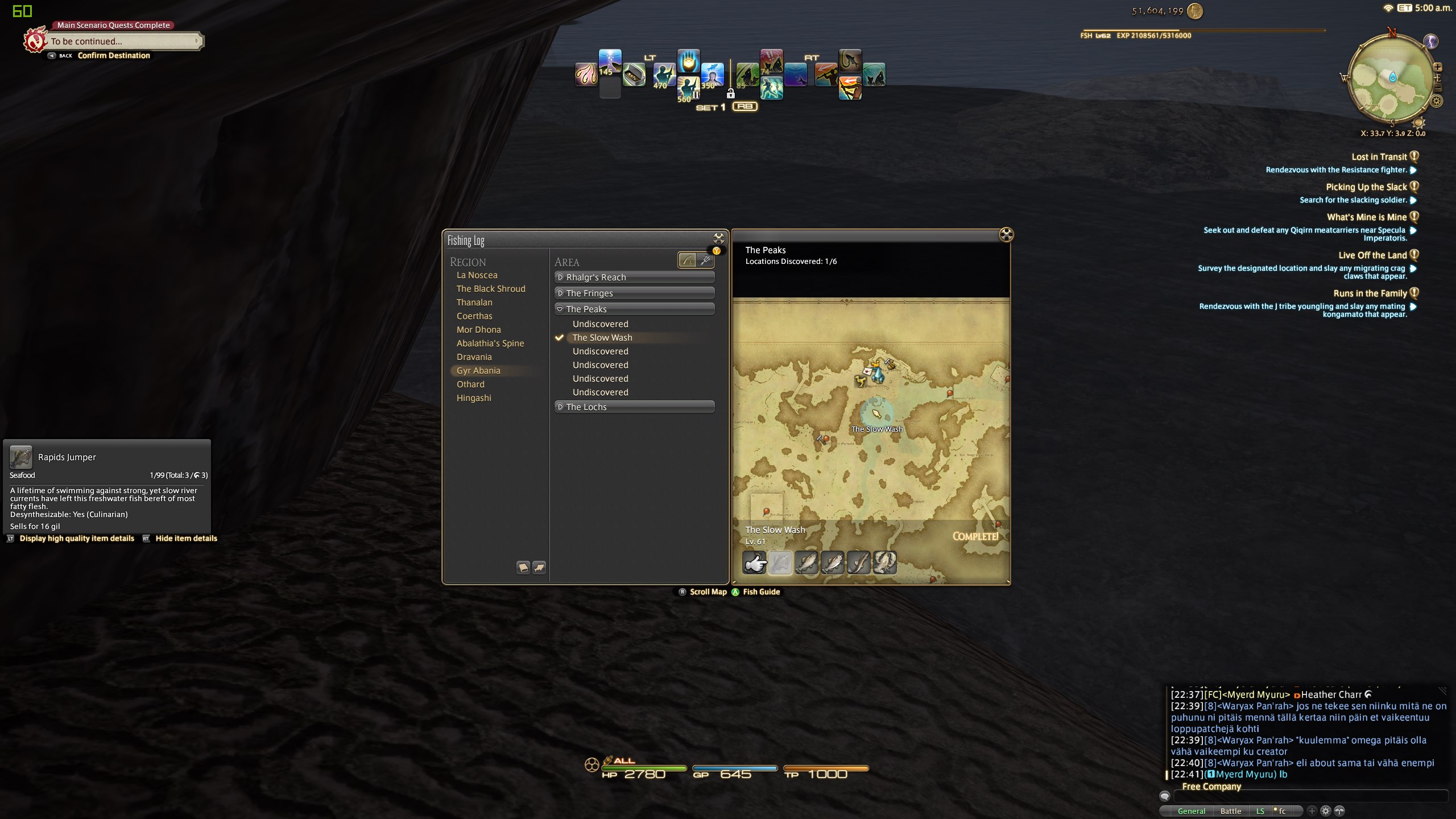1456x819 pixels.
Task: Open chat log settings gear
Action: [x=1325, y=811]
